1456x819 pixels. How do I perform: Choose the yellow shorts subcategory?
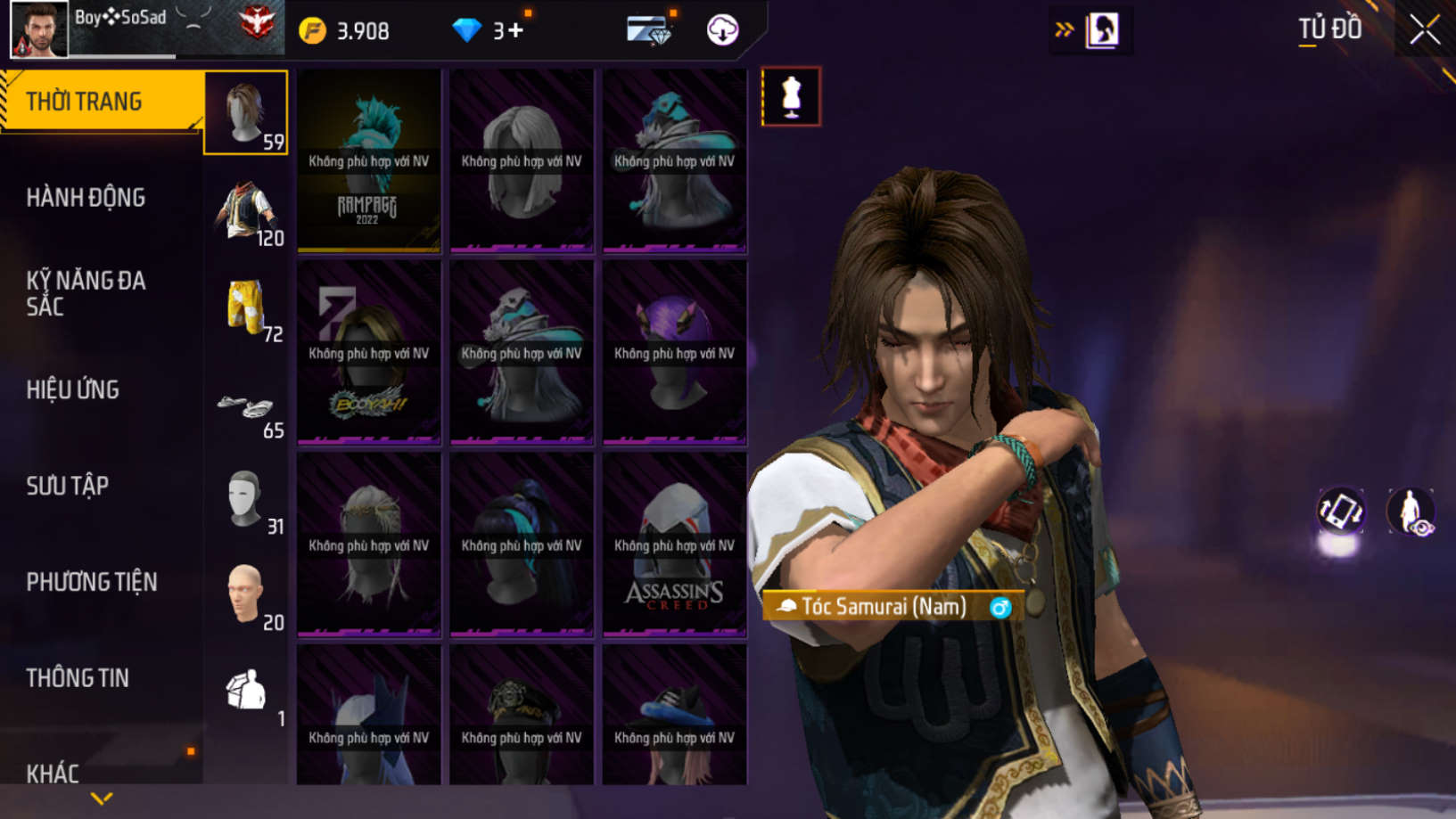click(x=246, y=307)
